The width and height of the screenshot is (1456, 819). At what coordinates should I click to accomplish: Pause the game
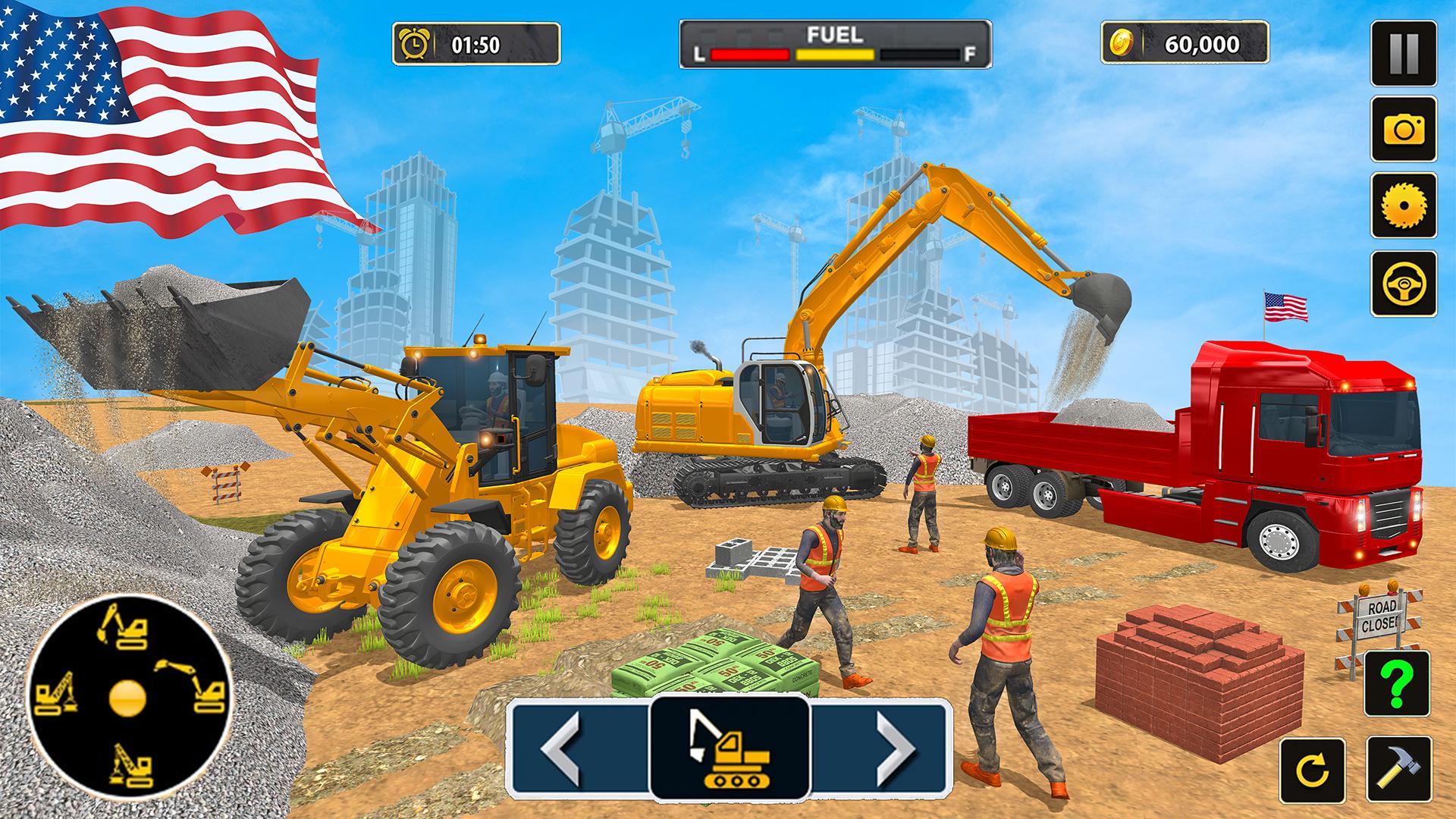(x=1403, y=53)
